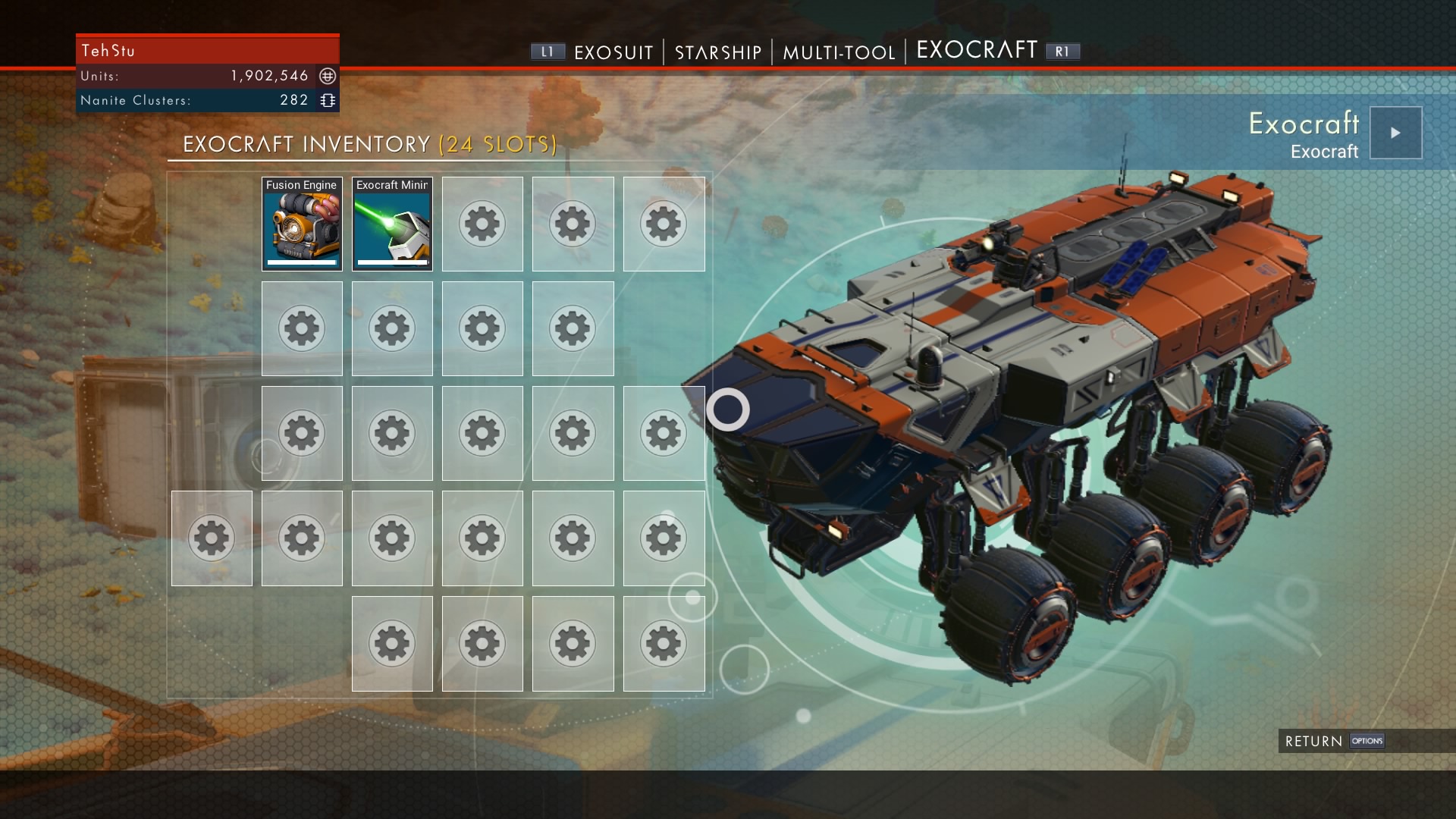Image resolution: width=1456 pixels, height=819 pixels.
Task: Open the Starship tab
Action: pyautogui.click(x=717, y=52)
